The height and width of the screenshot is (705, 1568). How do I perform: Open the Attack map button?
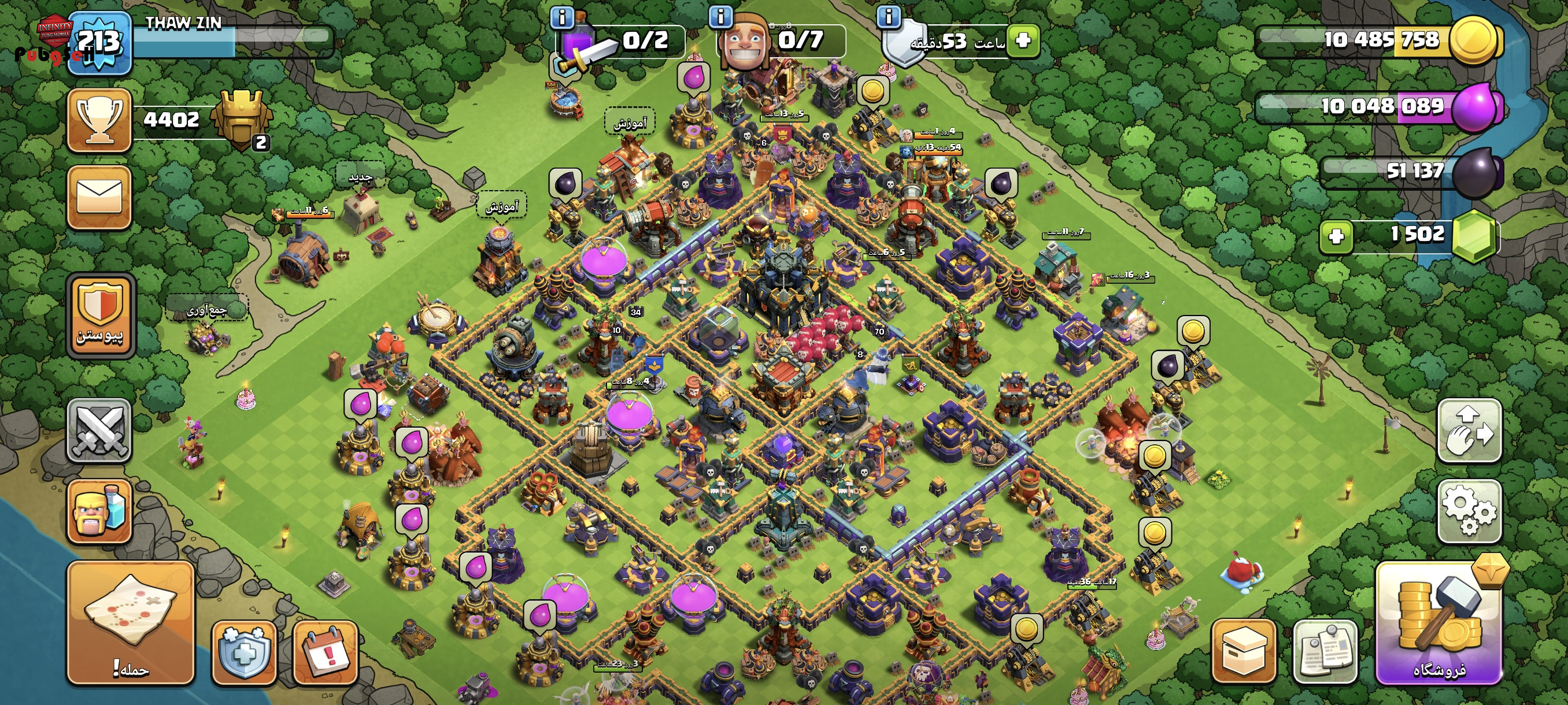tap(130, 624)
